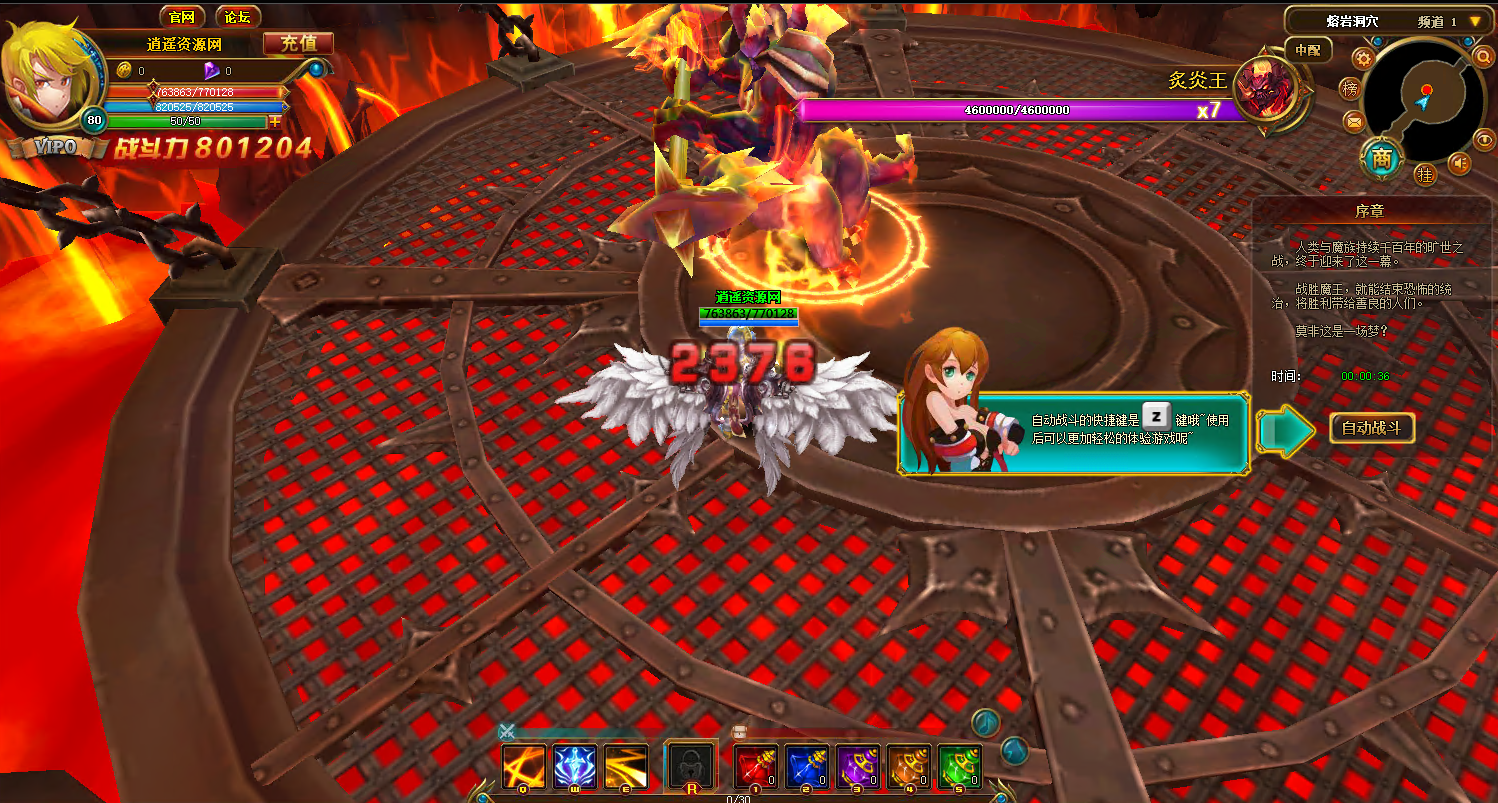Toggle the 挂 auto-hang button

click(x=1425, y=174)
